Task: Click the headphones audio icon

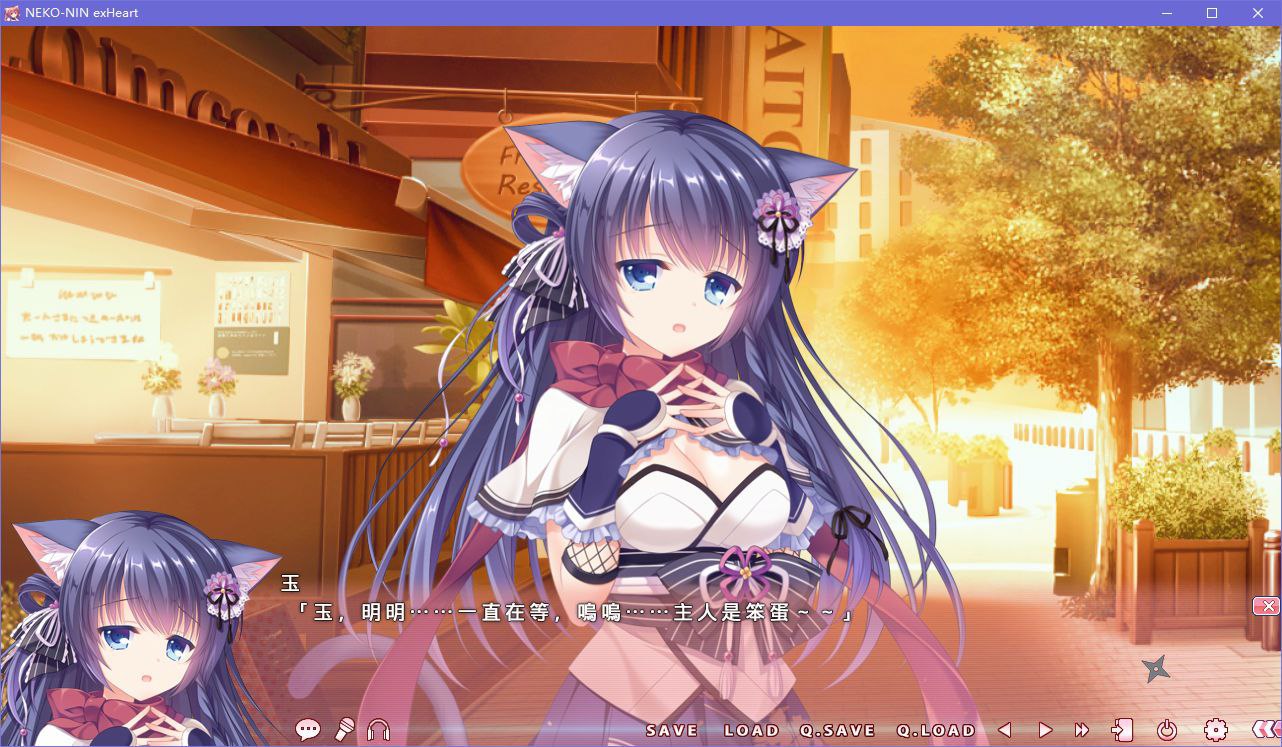Action: coord(379,730)
